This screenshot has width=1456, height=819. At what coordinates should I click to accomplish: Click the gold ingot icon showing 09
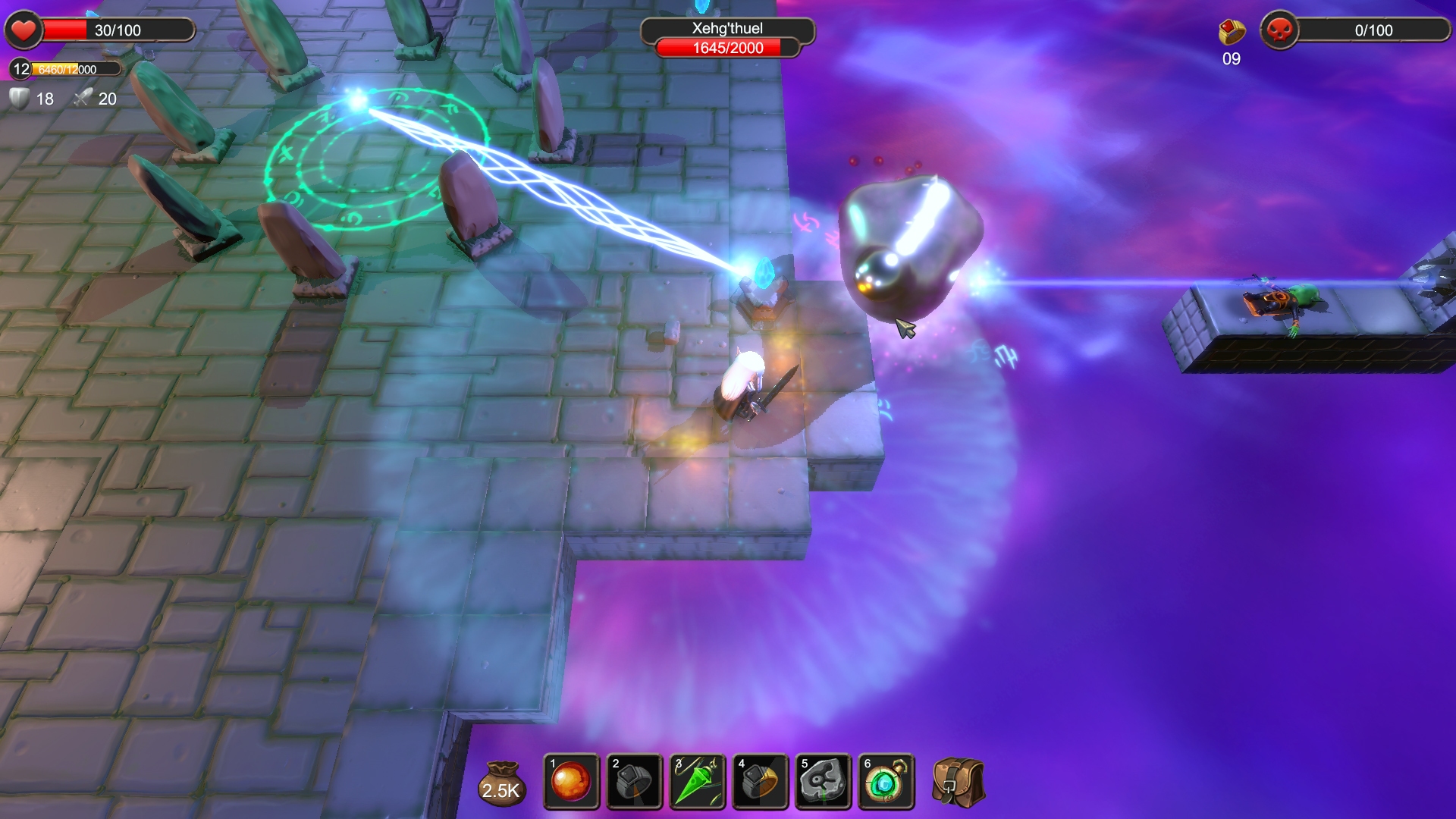coord(1232,33)
